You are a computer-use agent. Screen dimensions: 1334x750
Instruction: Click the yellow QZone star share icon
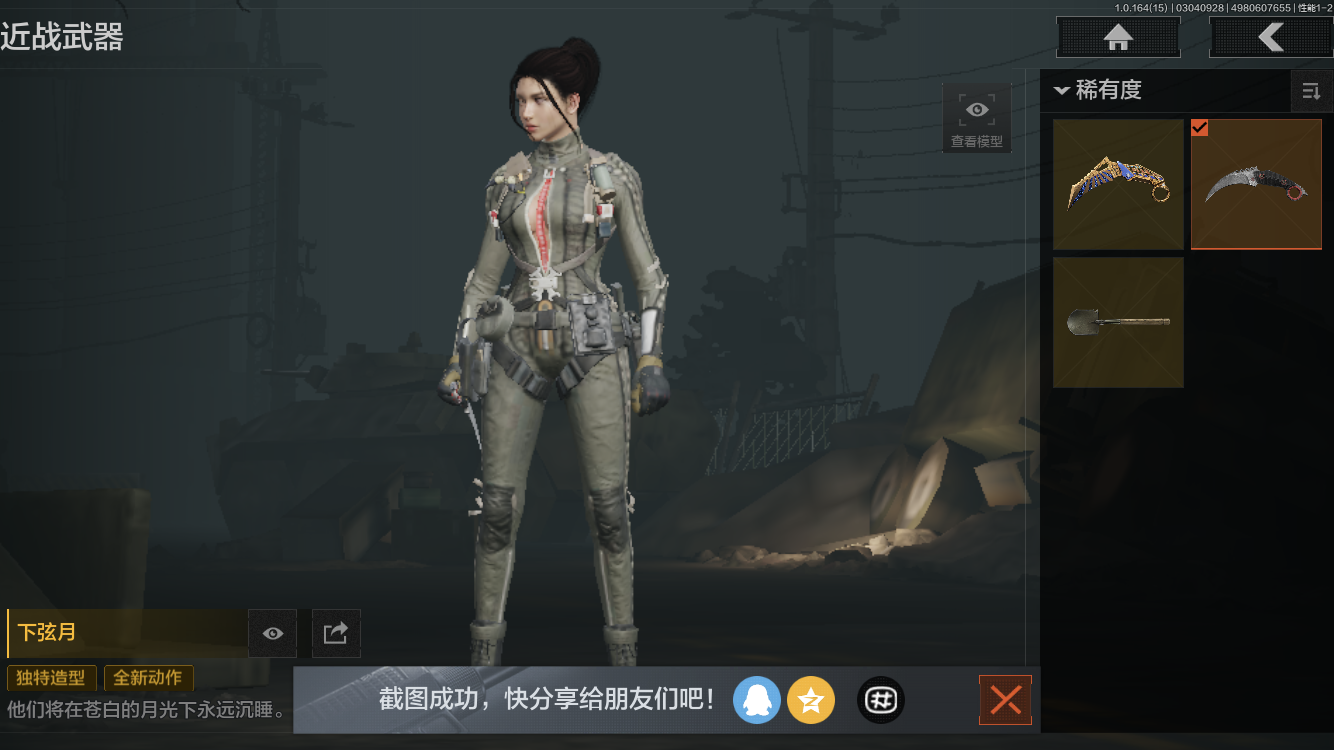click(811, 700)
